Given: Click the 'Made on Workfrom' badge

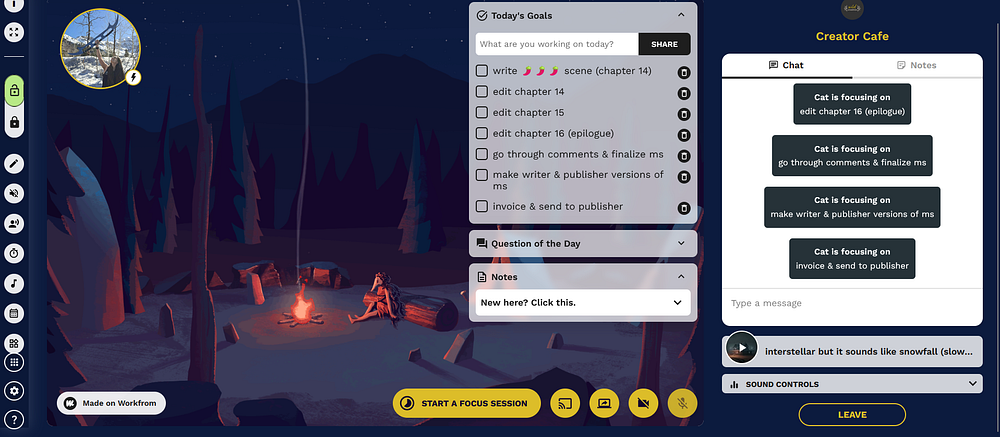Looking at the screenshot, I should 111,403.
